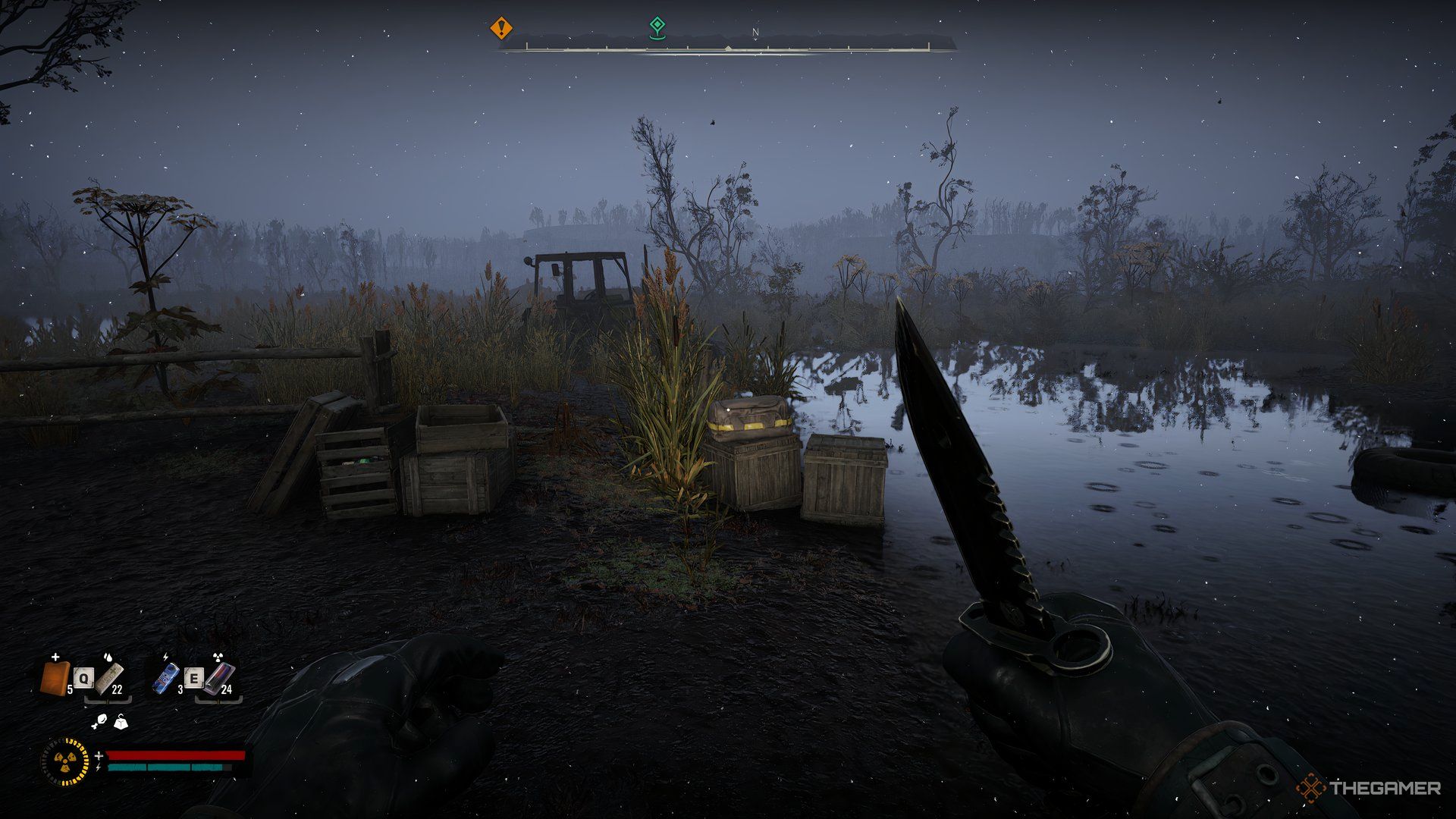This screenshot has height=819, width=1456.
Task: Select the orange warning marker on the compass
Action: click(500, 27)
